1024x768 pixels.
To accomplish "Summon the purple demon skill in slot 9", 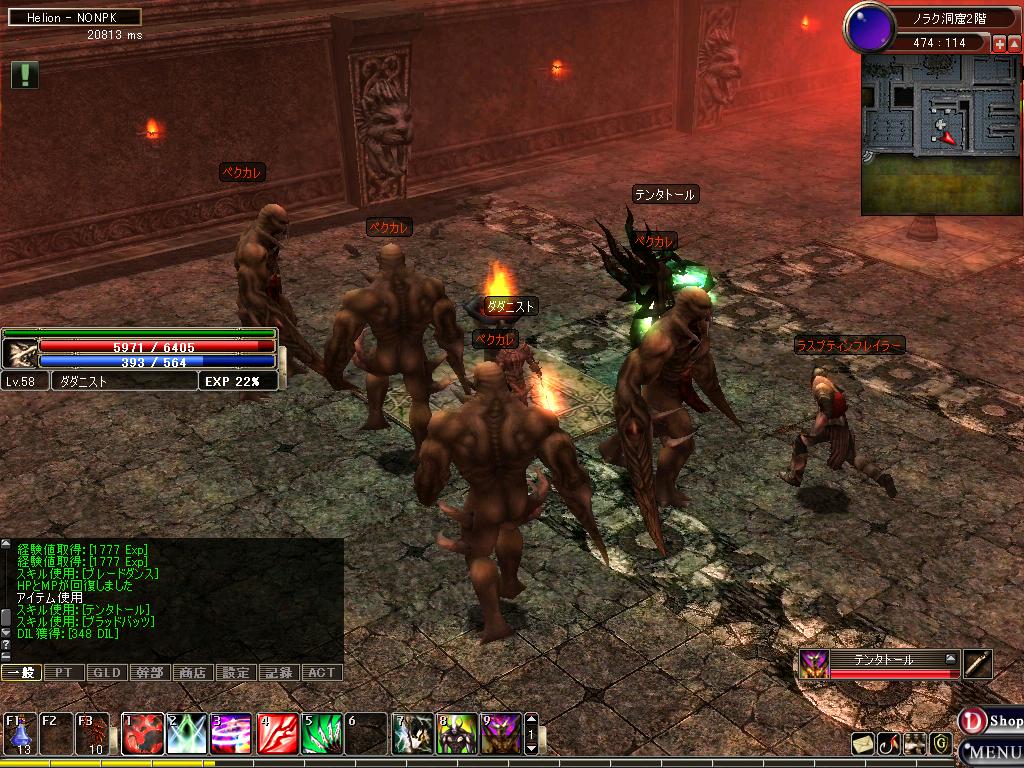I will point(501,733).
